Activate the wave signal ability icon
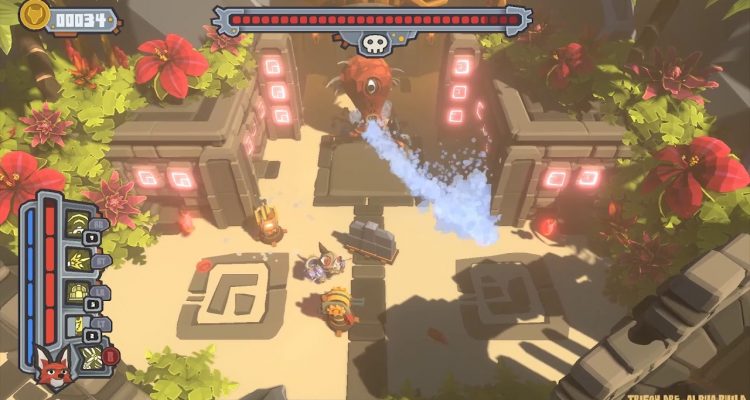The image size is (750, 400). click(x=76, y=226)
